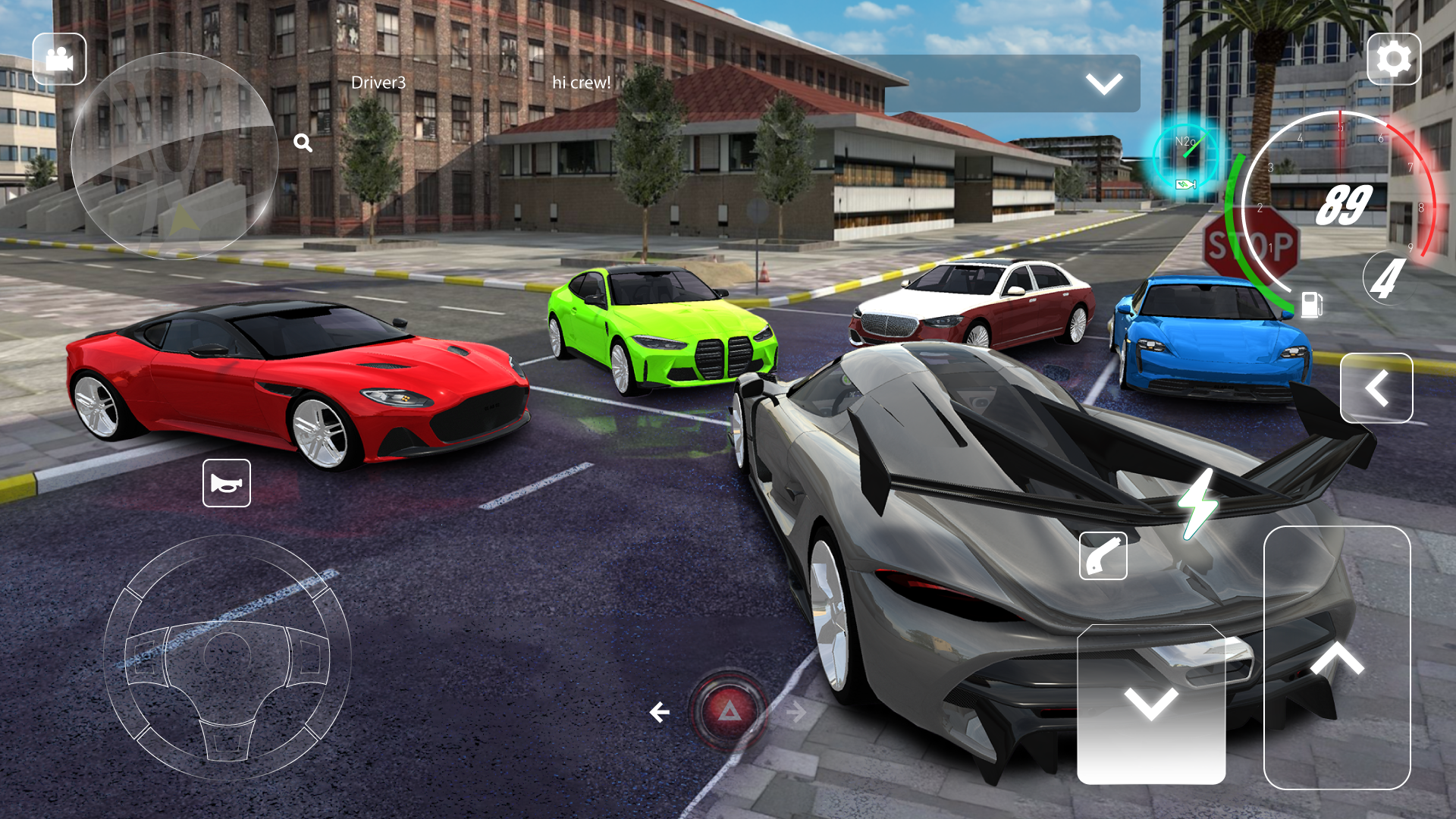This screenshot has width=1456, height=819.
Task: Activate the horn icon
Action: tap(227, 483)
